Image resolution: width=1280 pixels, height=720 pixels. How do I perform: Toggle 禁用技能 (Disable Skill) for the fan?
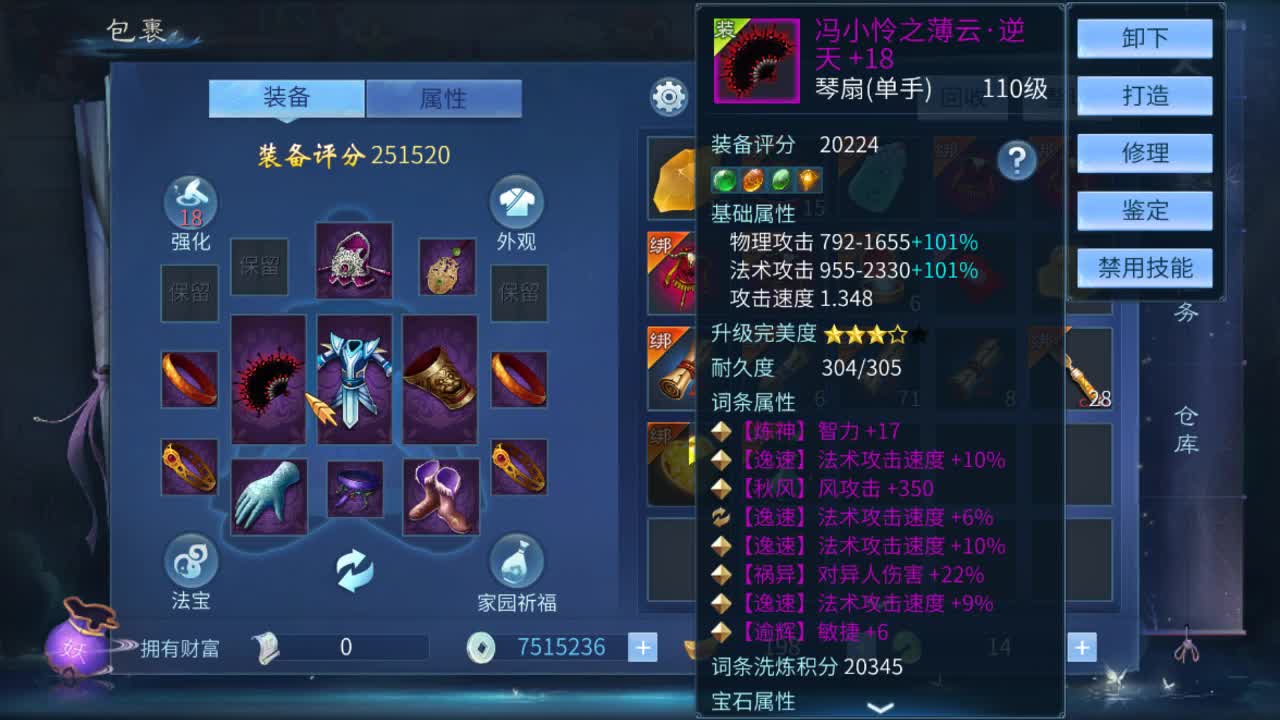(x=1144, y=267)
